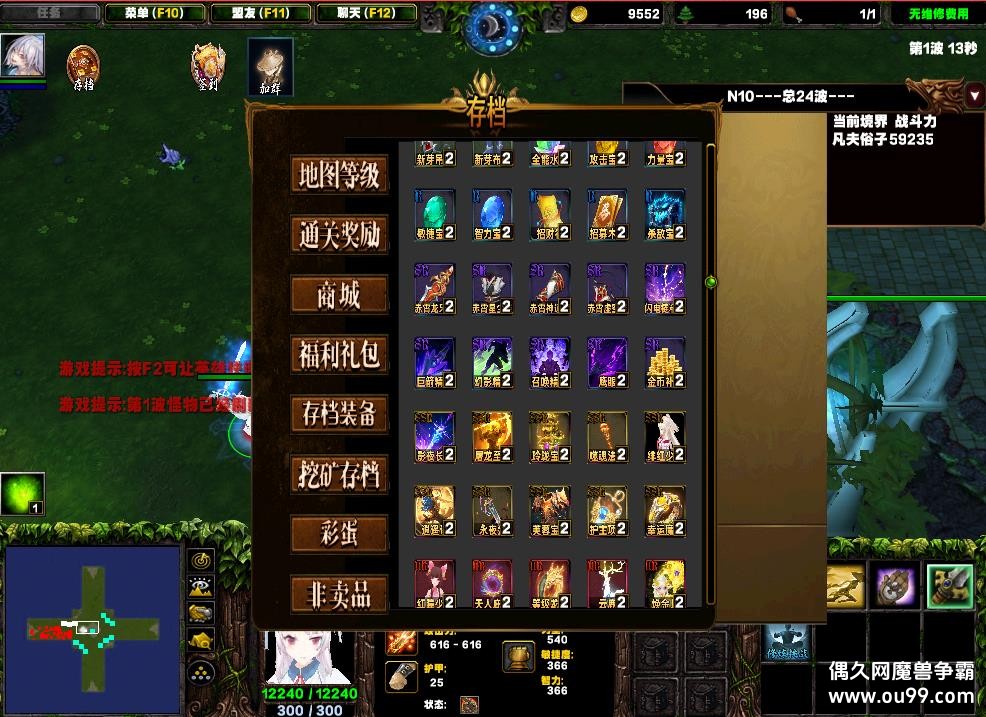Viewport: 986px width, 717px height.
Task: Click the 屠龙 golden warrior item
Action: point(492,437)
